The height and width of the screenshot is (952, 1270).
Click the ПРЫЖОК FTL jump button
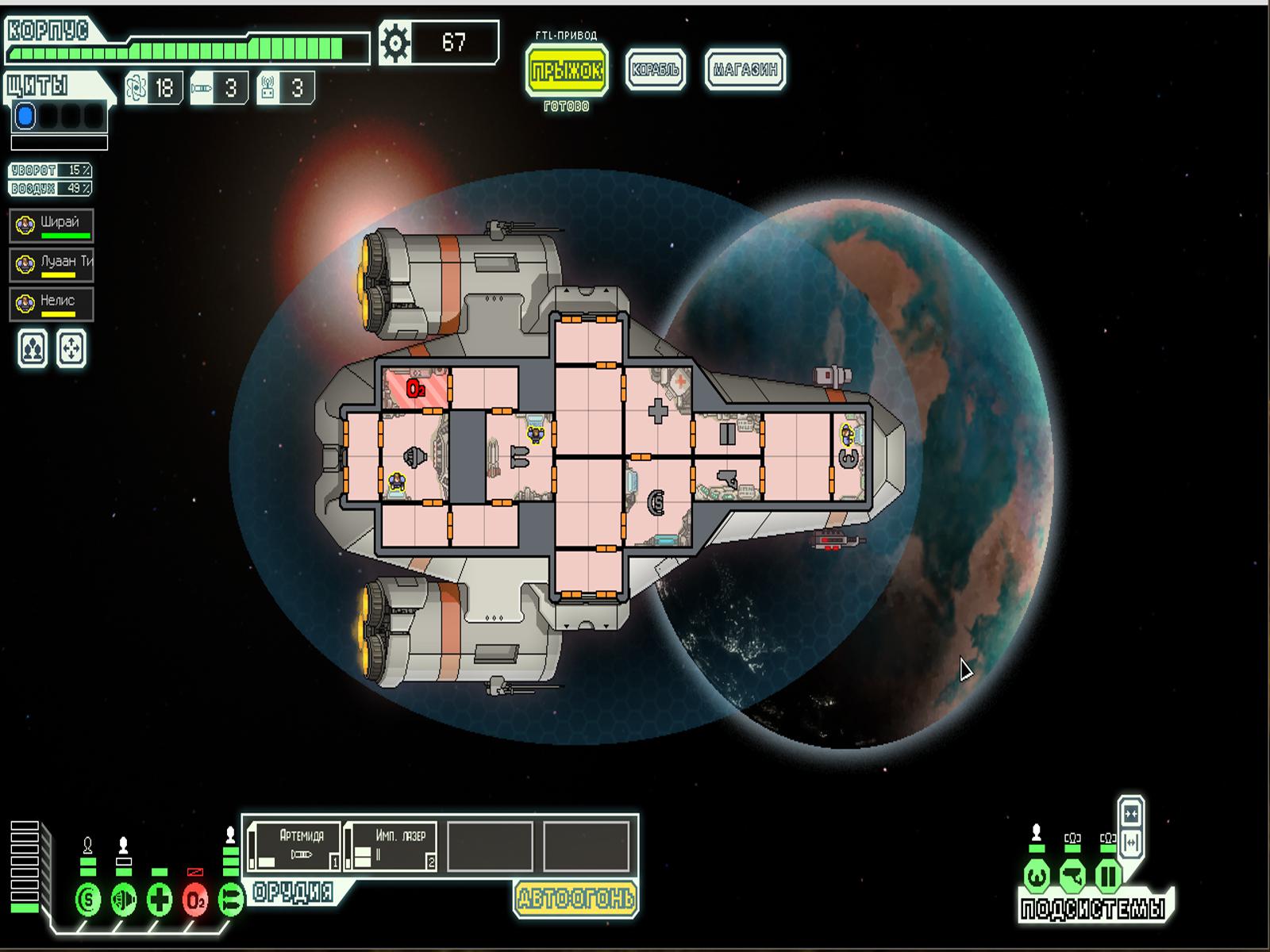pos(567,71)
